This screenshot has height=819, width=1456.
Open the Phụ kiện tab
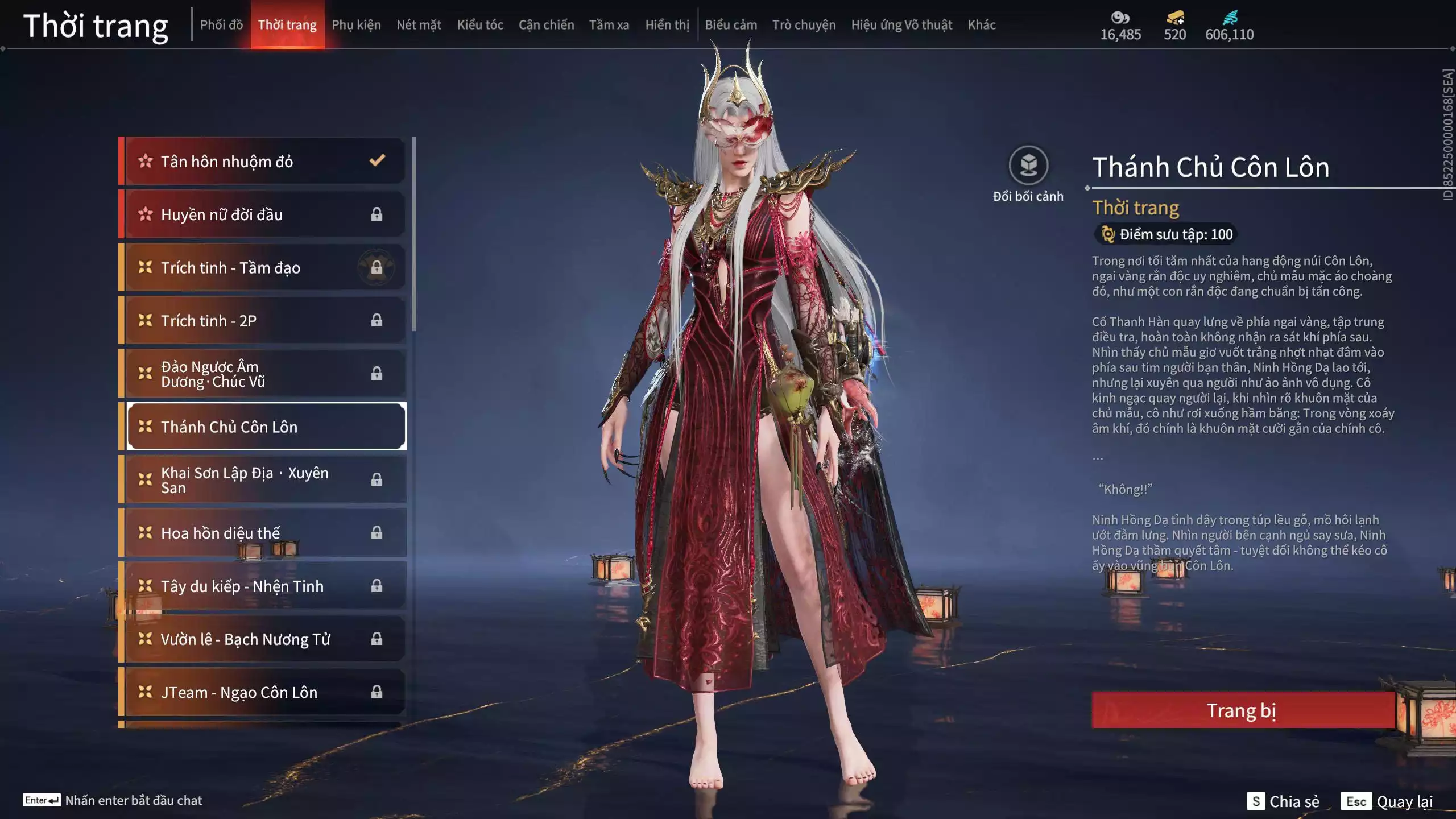click(356, 25)
